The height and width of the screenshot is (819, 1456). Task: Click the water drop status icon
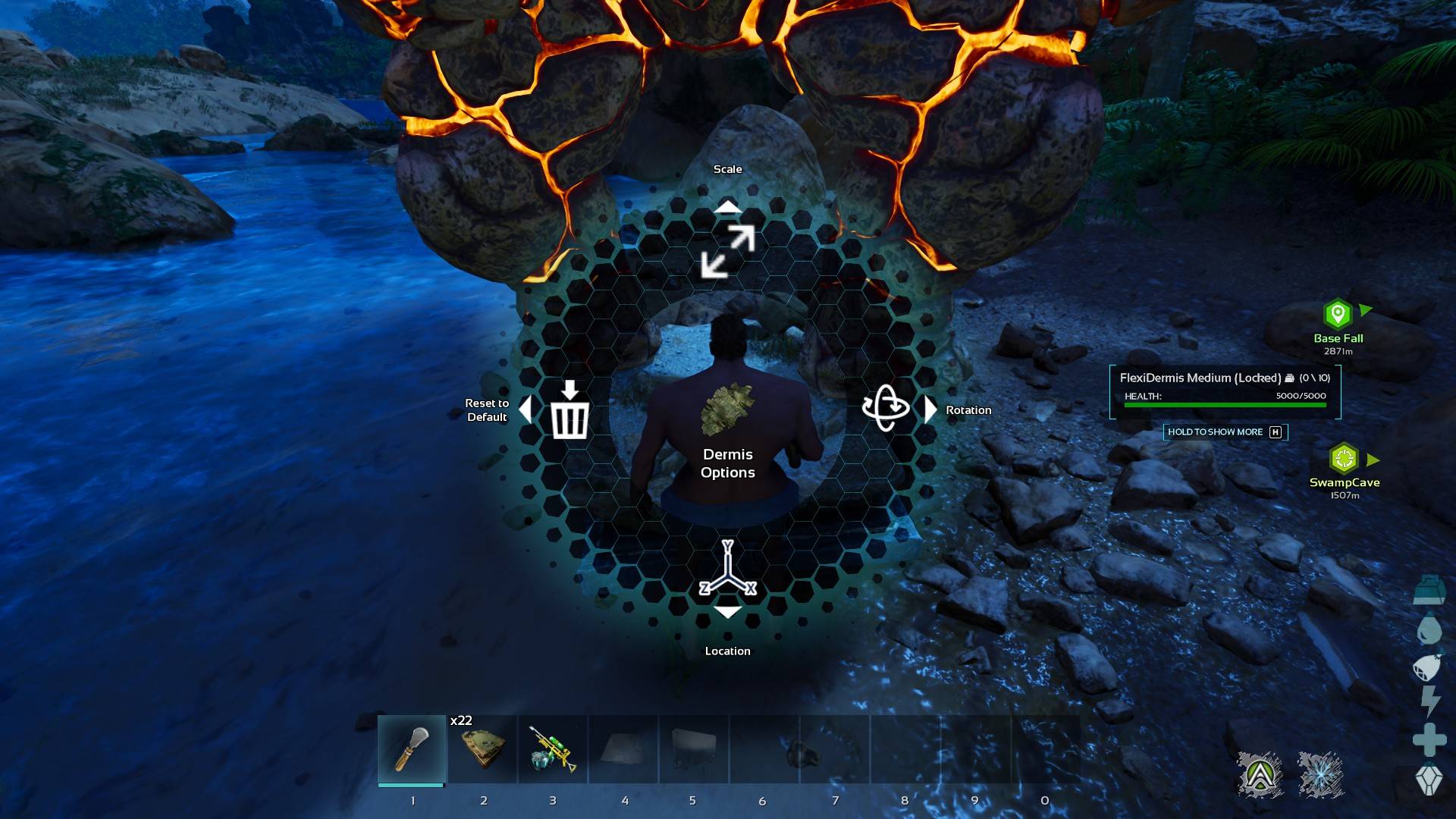tap(1429, 629)
